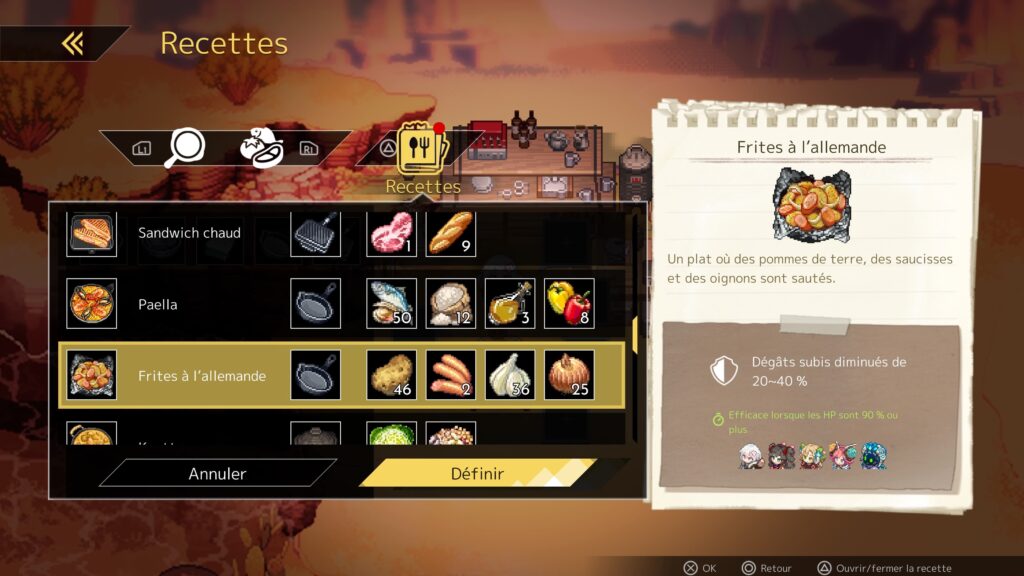Pick the Frites à l'allemande recipe

coord(202,376)
